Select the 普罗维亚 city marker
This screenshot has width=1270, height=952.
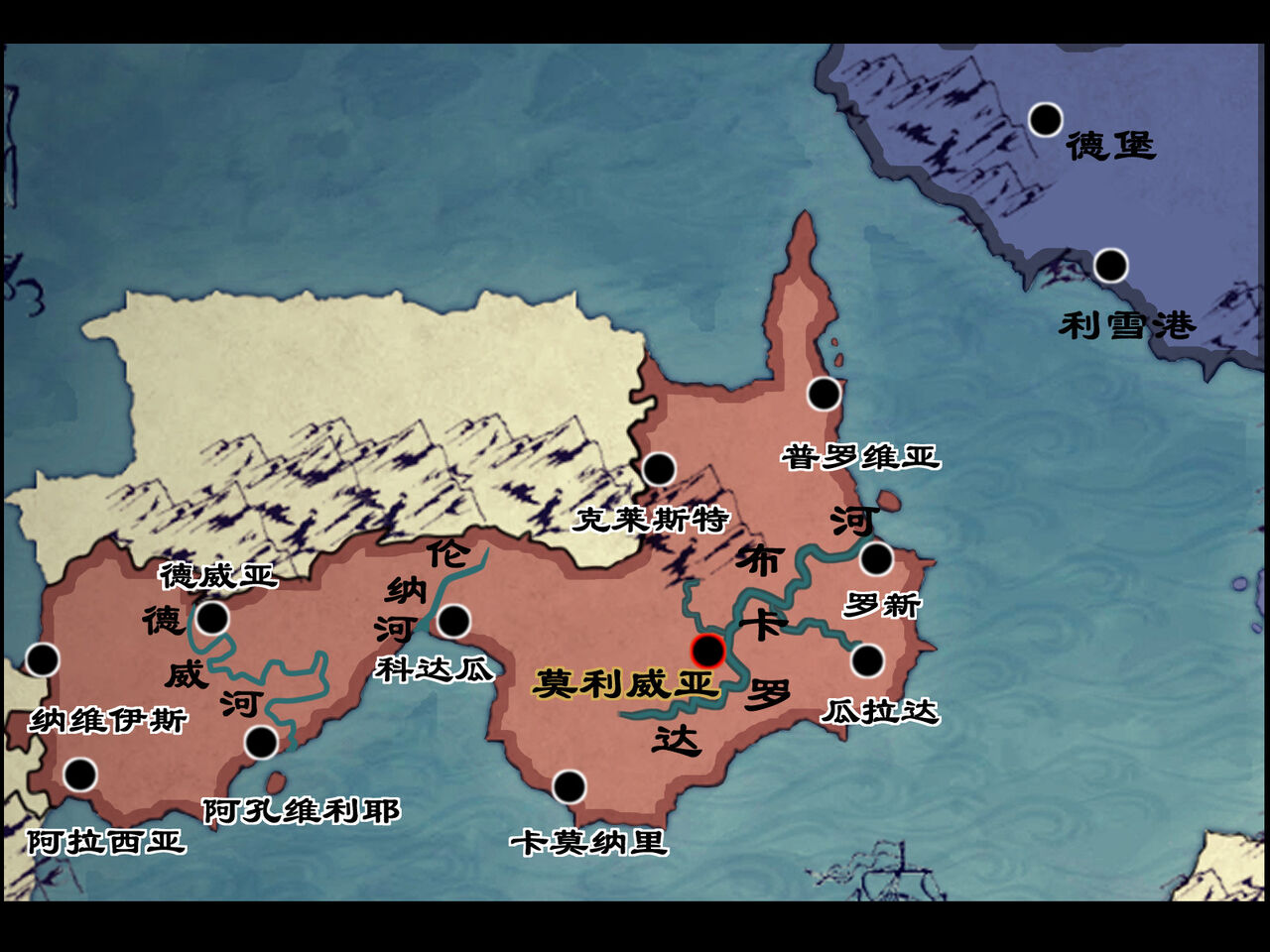click(824, 394)
